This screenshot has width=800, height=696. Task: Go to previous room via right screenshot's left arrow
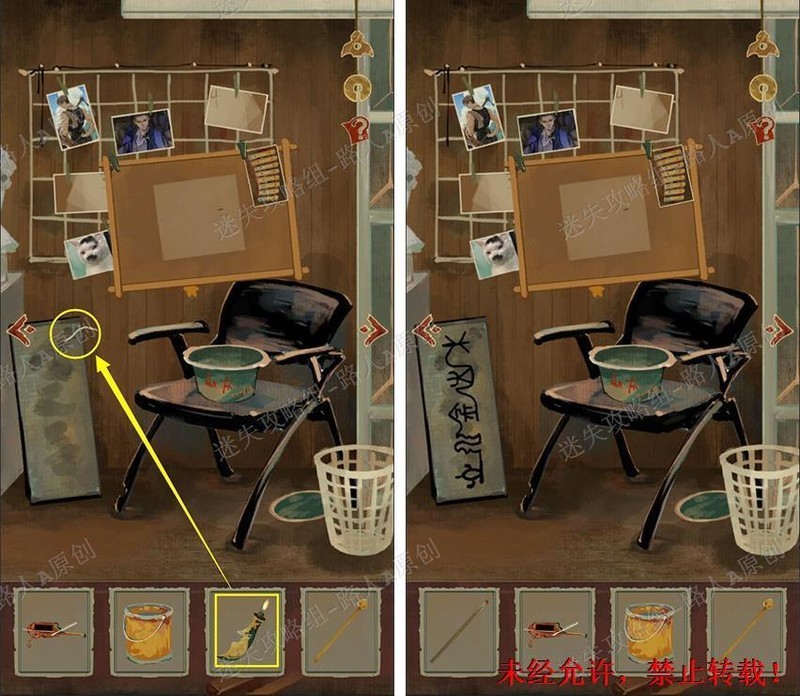pos(425,328)
